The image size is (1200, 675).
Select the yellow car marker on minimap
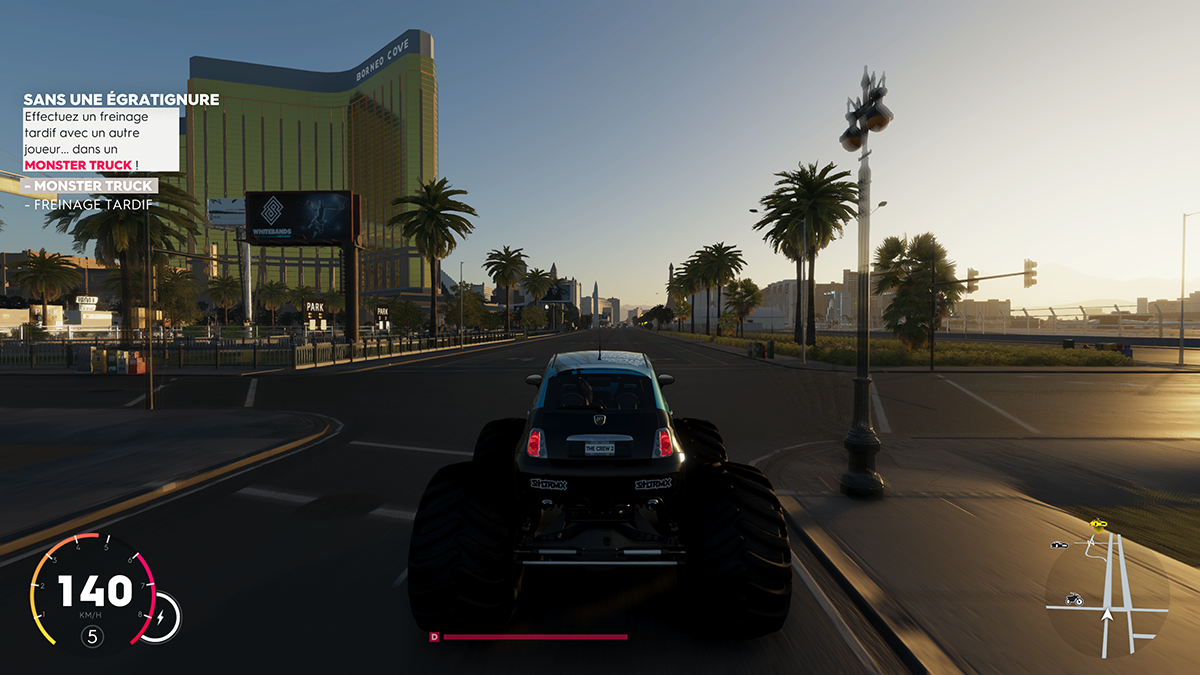[x=1099, y=523]
